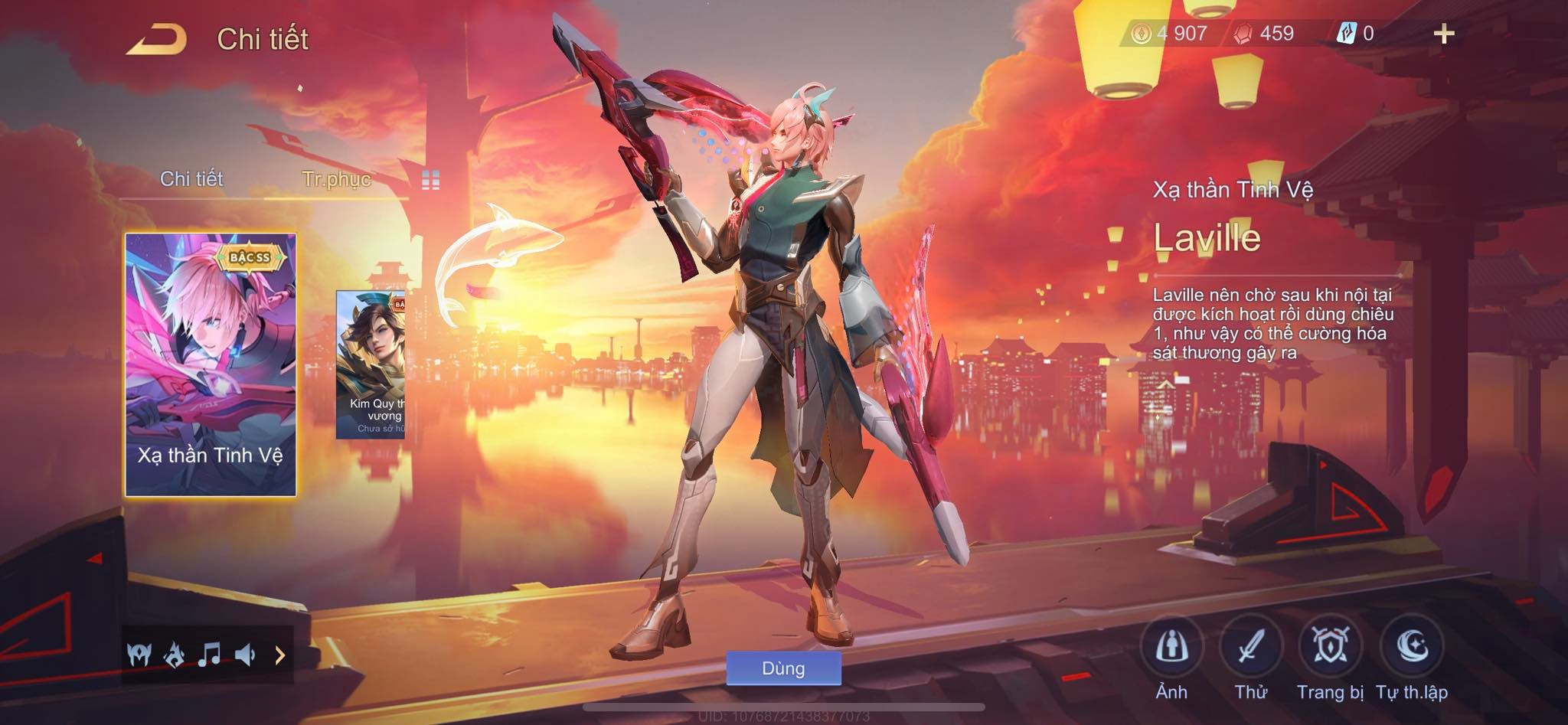Show the flame effect preview

175,655
